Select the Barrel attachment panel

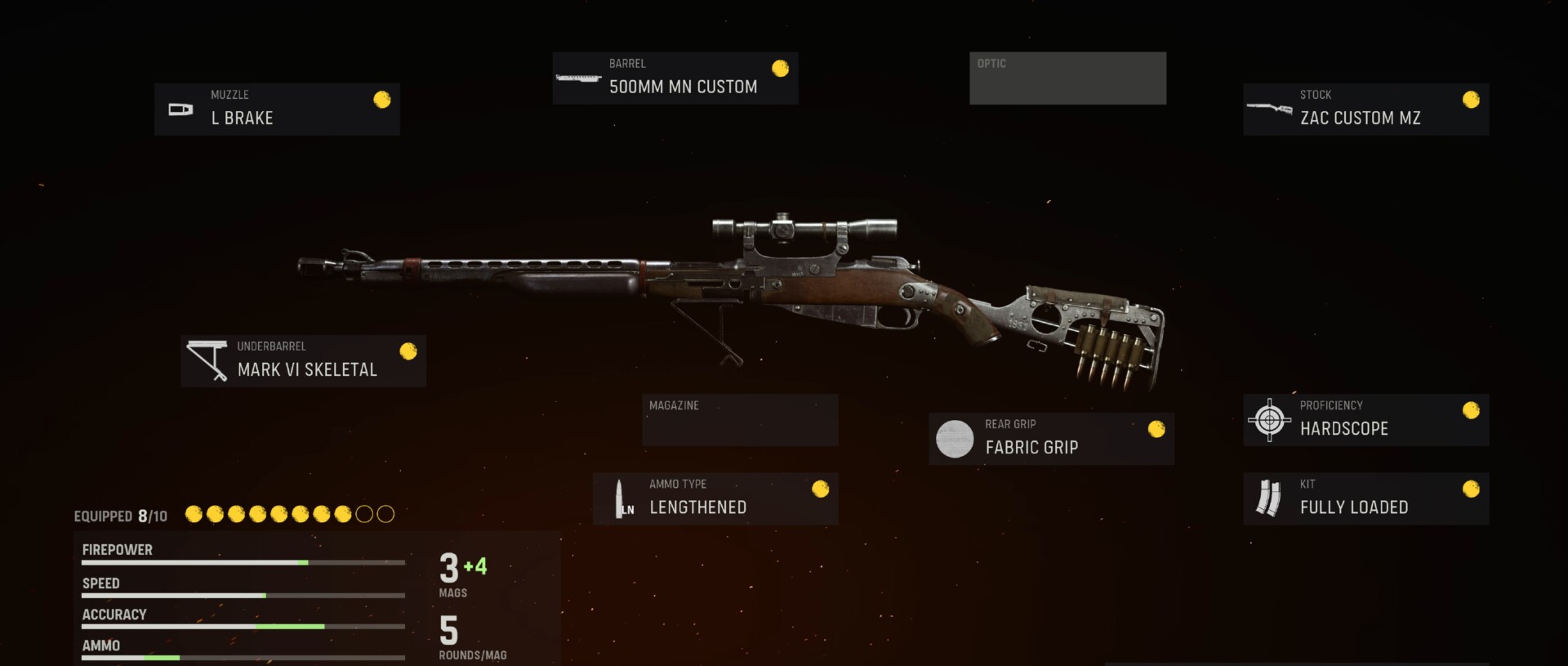coord(675,78)
